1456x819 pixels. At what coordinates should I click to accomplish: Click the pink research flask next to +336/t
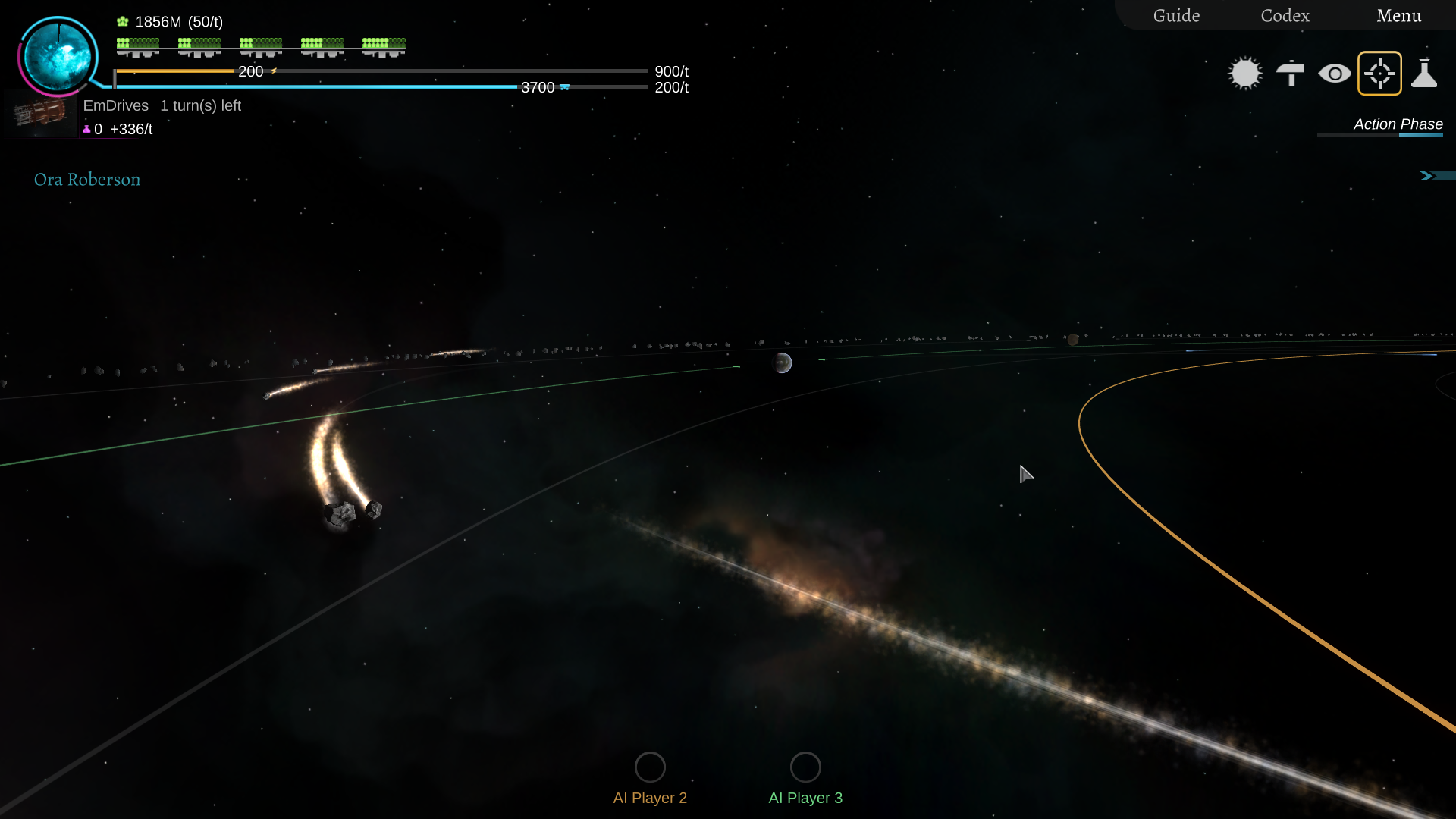(86, 129)
